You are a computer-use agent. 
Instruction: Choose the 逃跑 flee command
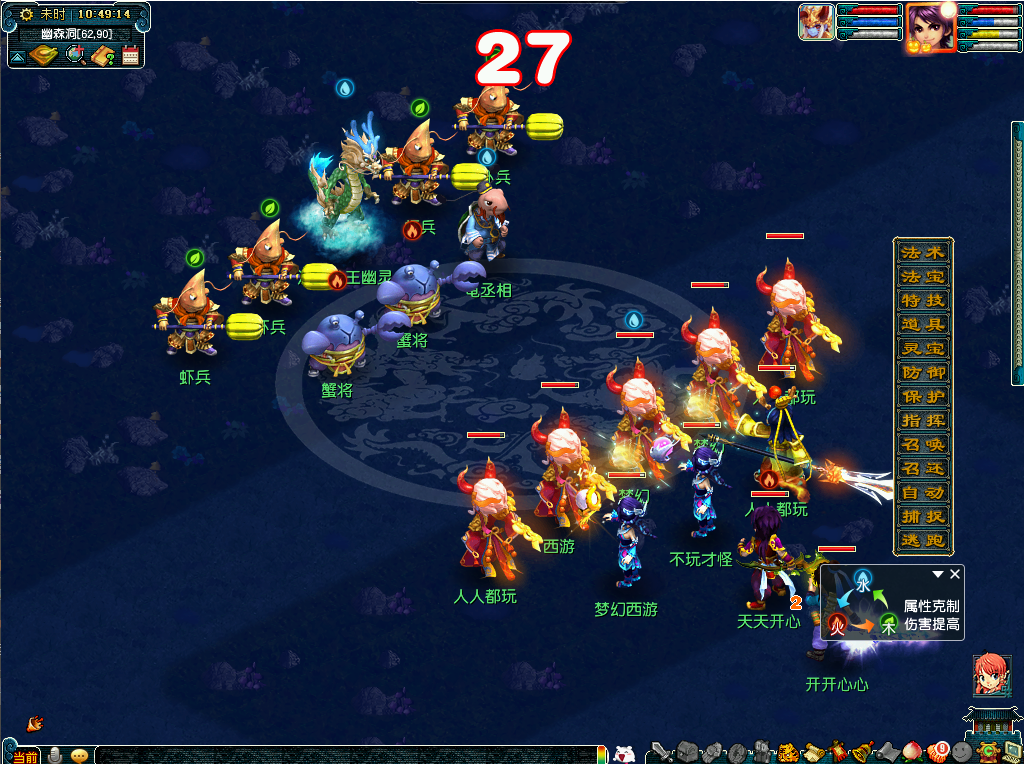pyautogui.click(x=921, y=541)
